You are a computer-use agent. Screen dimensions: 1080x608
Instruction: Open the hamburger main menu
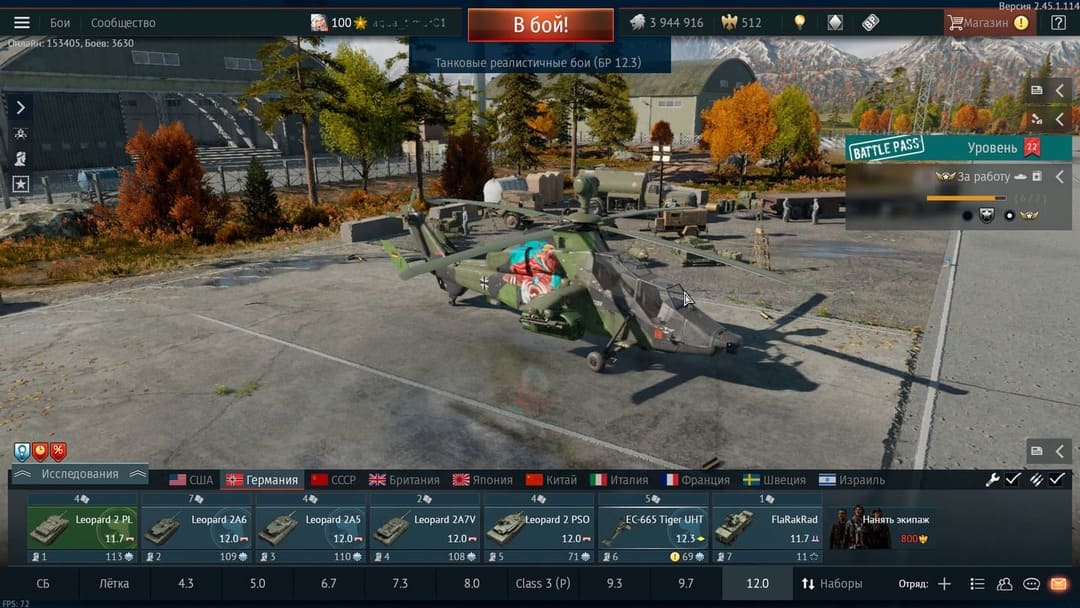click(x=21, y=22)
